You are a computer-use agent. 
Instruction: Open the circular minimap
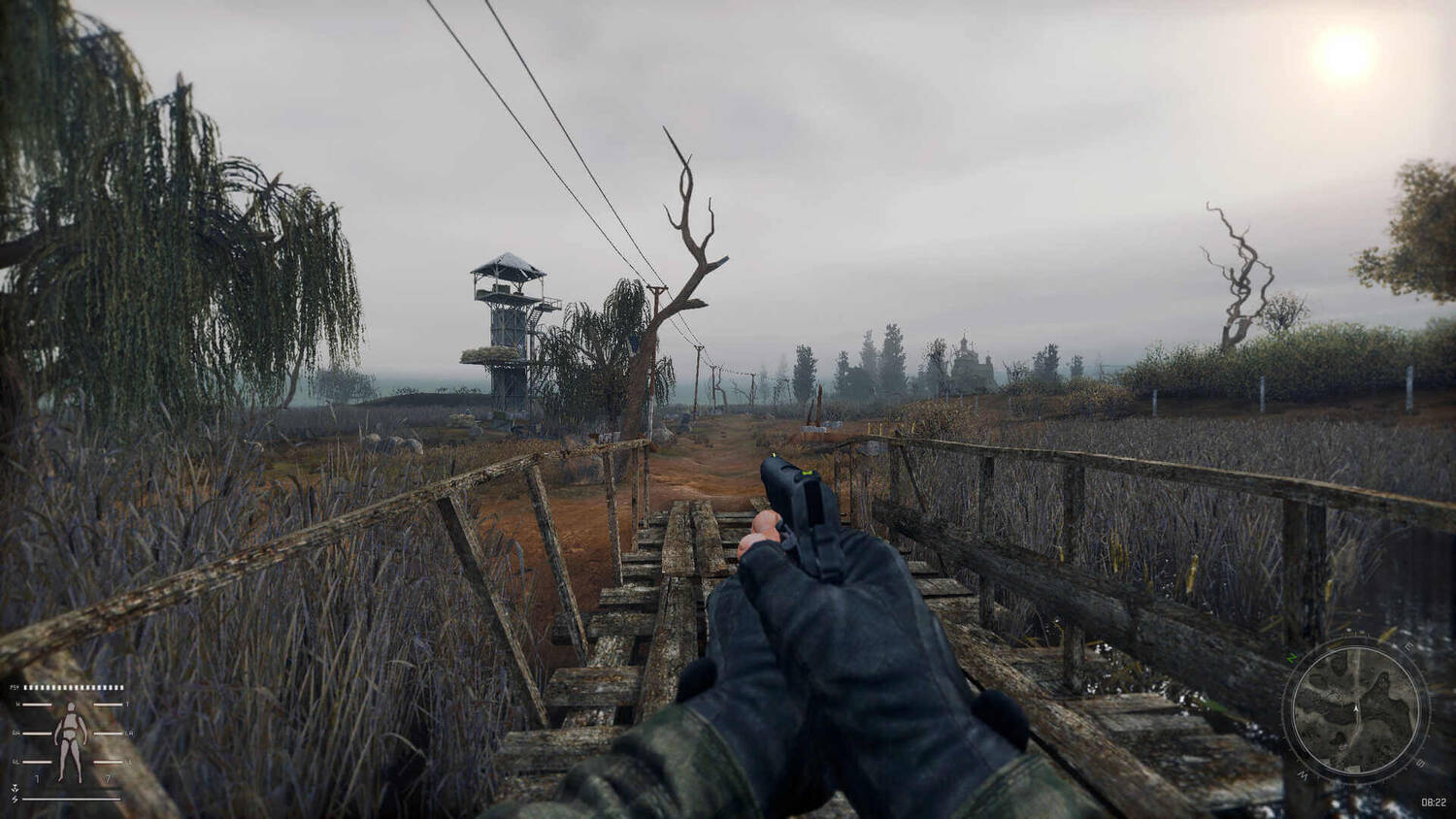1355,710
